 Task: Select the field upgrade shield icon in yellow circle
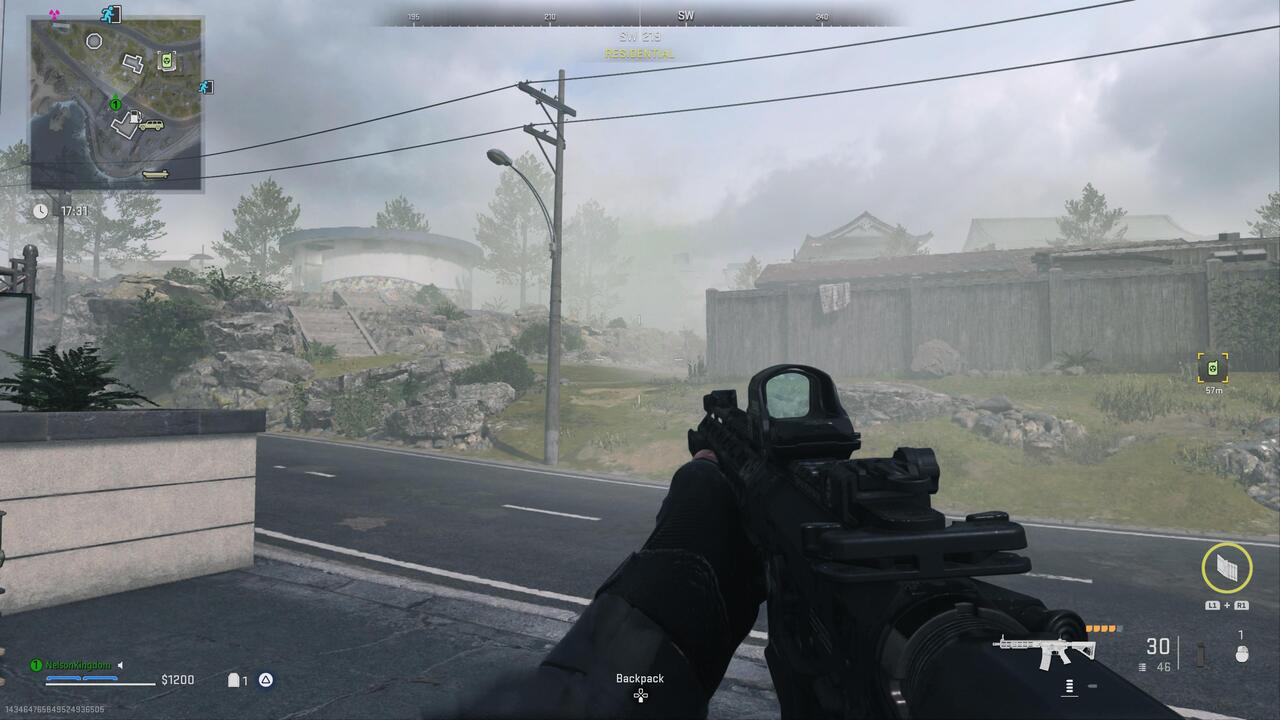pyautogui.click(x=1228, y=570)
